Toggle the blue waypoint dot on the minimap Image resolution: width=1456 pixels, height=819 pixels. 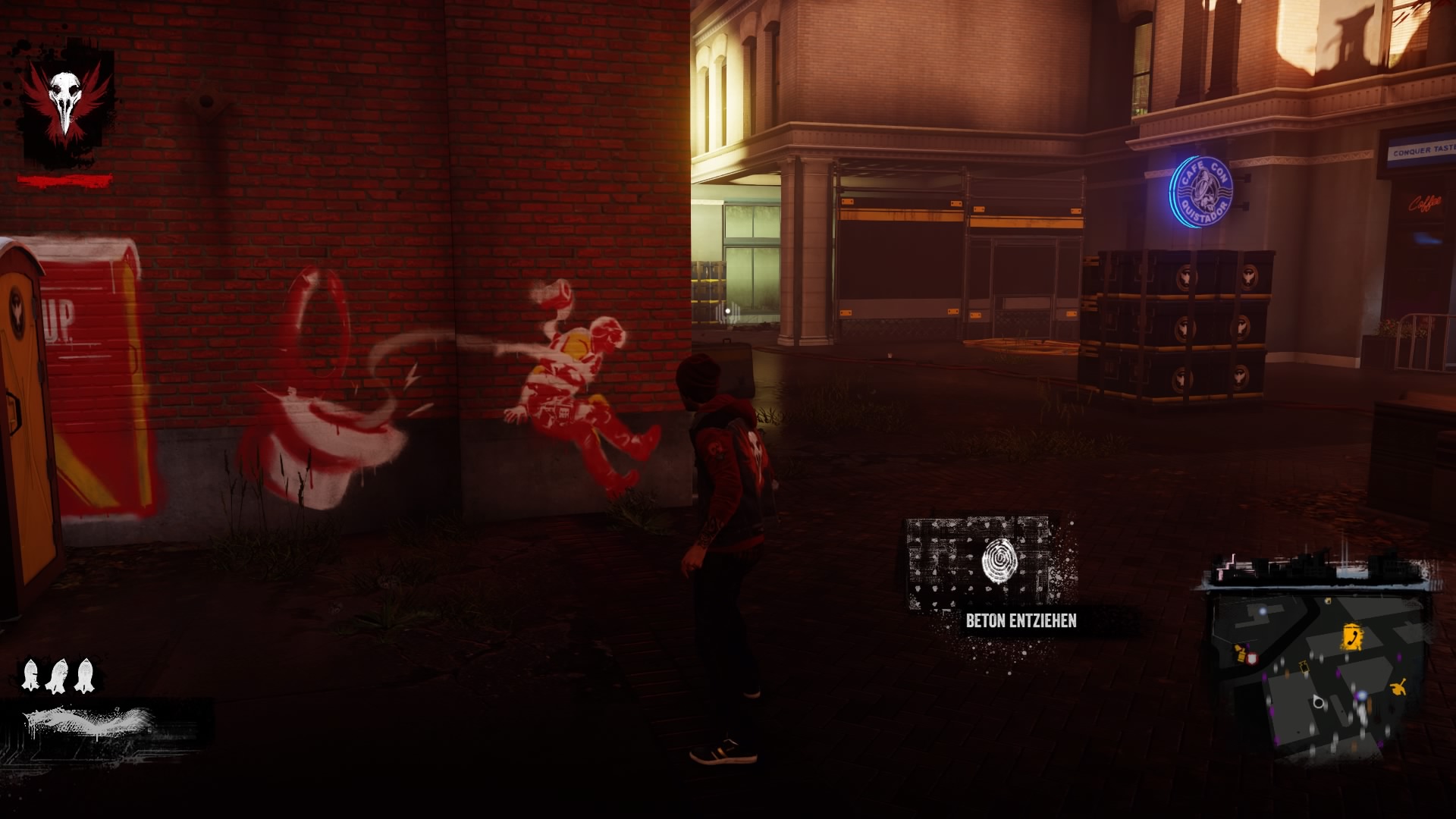point(1361,695)
